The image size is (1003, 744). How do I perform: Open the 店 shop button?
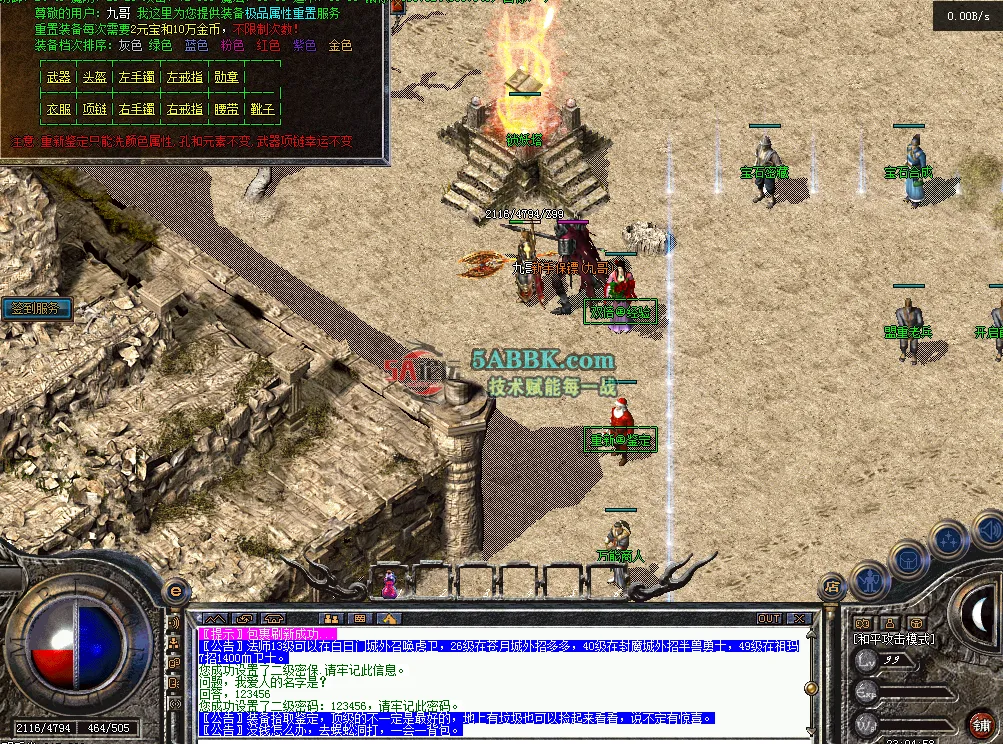pos(830,586)
